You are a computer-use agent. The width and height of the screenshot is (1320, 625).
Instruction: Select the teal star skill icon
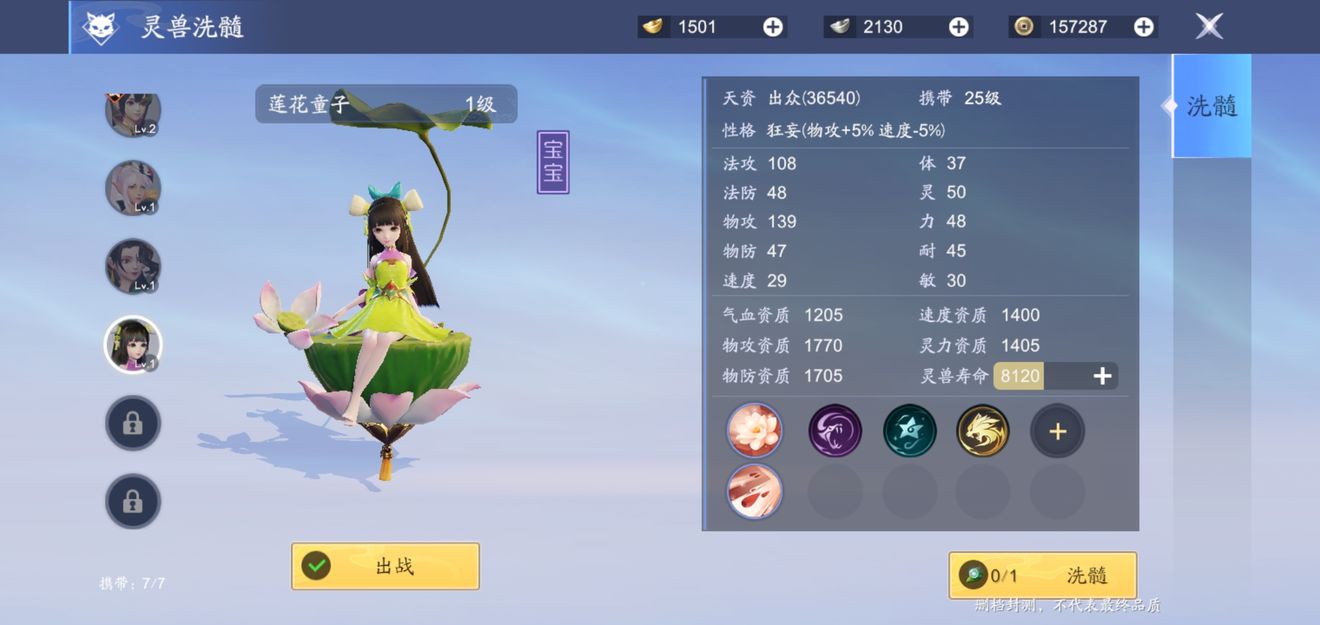click(x=910, y=431)
